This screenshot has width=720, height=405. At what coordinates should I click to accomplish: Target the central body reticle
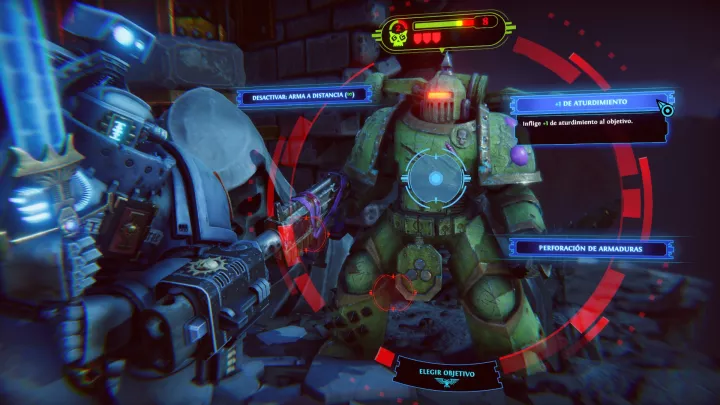tap(435, 179)
